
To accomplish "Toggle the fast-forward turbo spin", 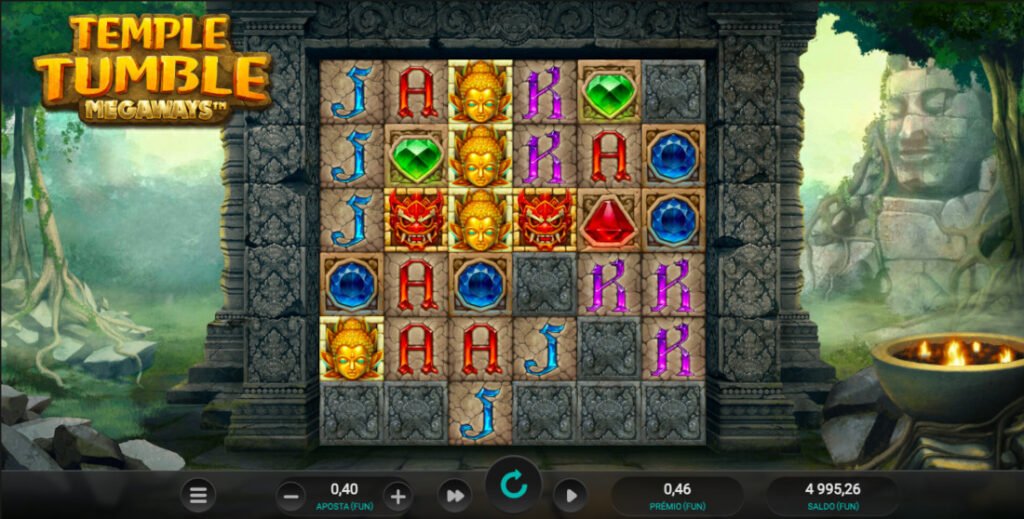I will coord(454,495).
